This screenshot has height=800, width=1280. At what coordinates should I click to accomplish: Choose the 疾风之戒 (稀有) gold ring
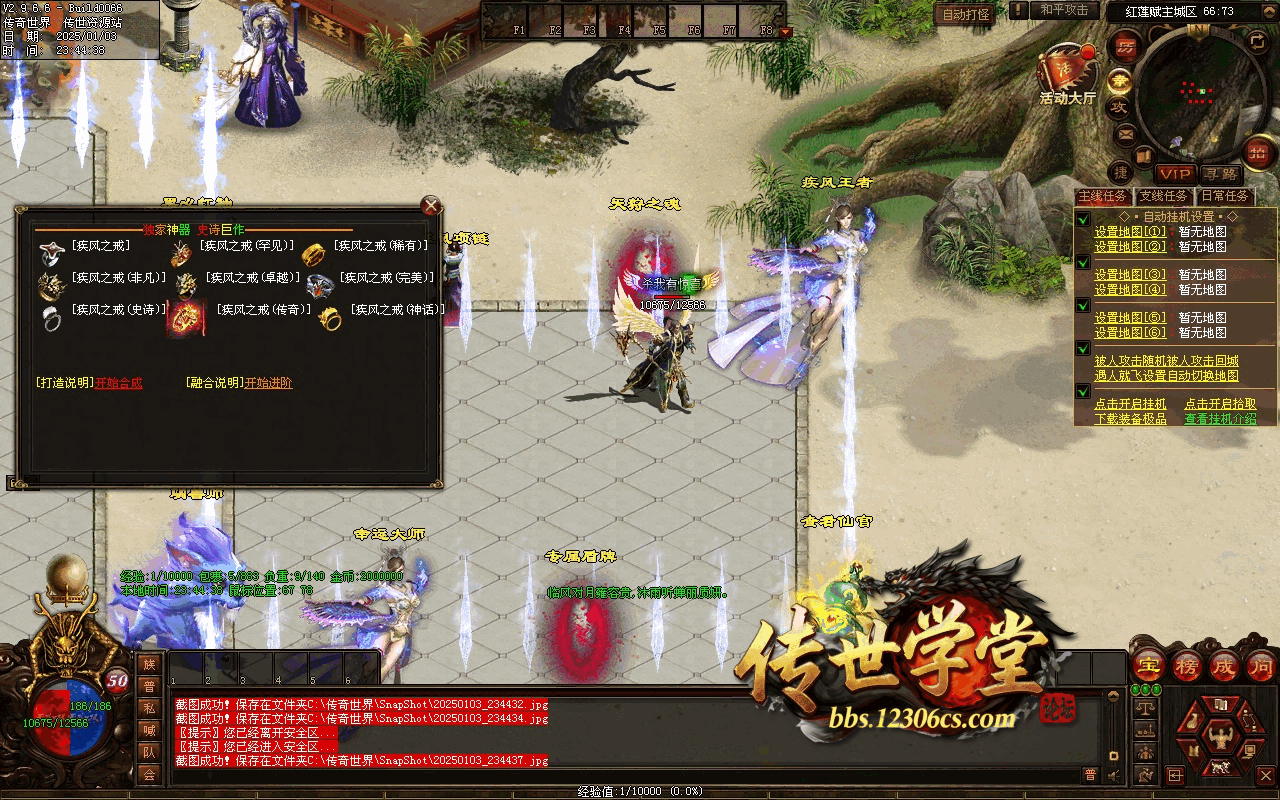click(x=314, y=253)
